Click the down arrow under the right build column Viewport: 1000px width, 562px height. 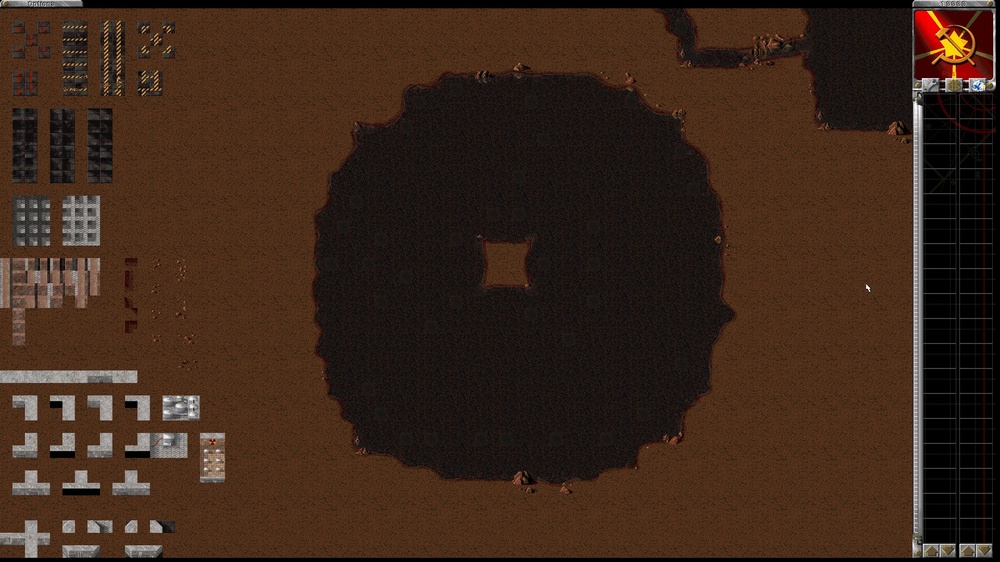983,550
